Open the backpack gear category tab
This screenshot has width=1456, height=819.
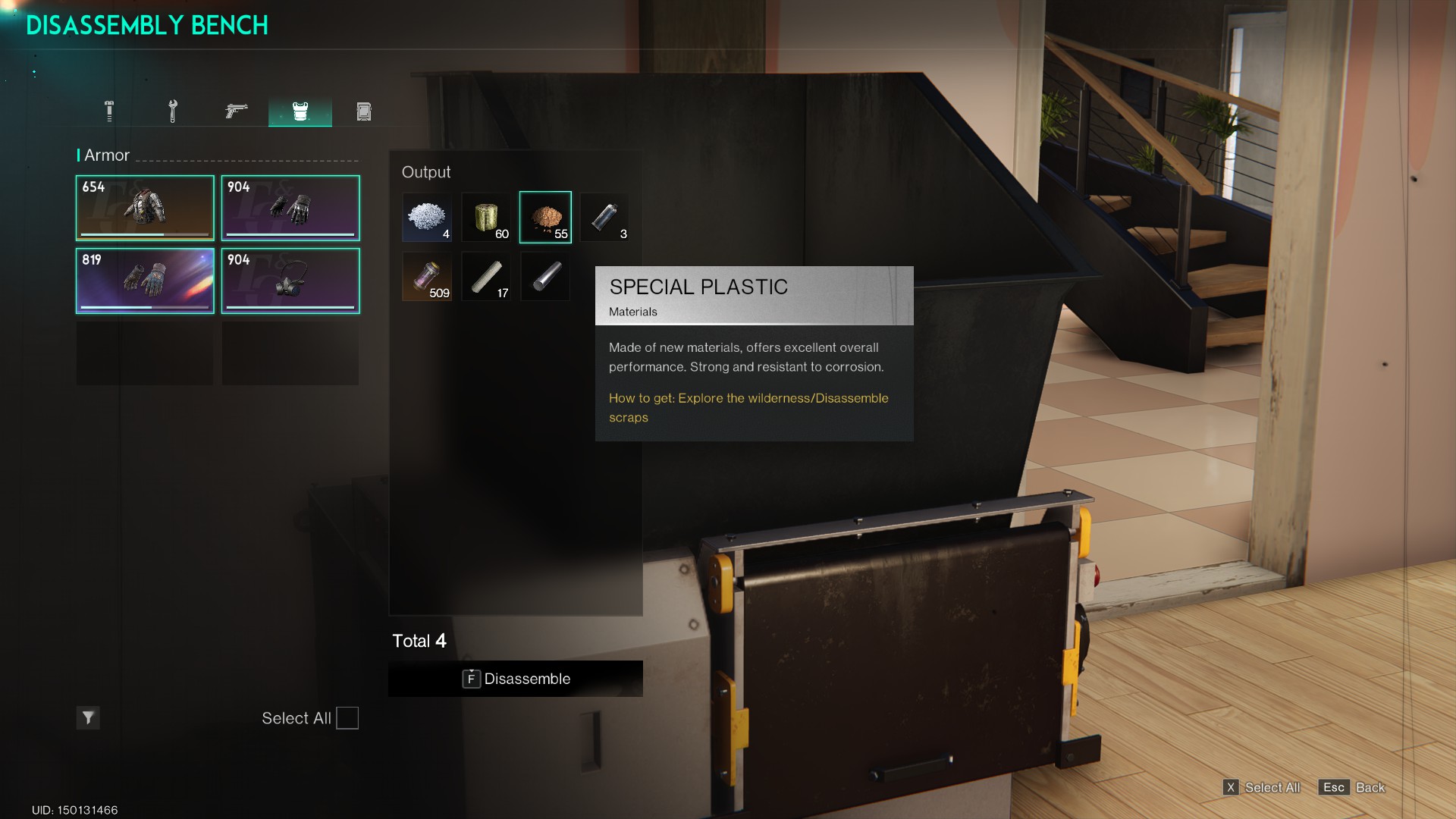pyautogui.click(x=364, y=111)
